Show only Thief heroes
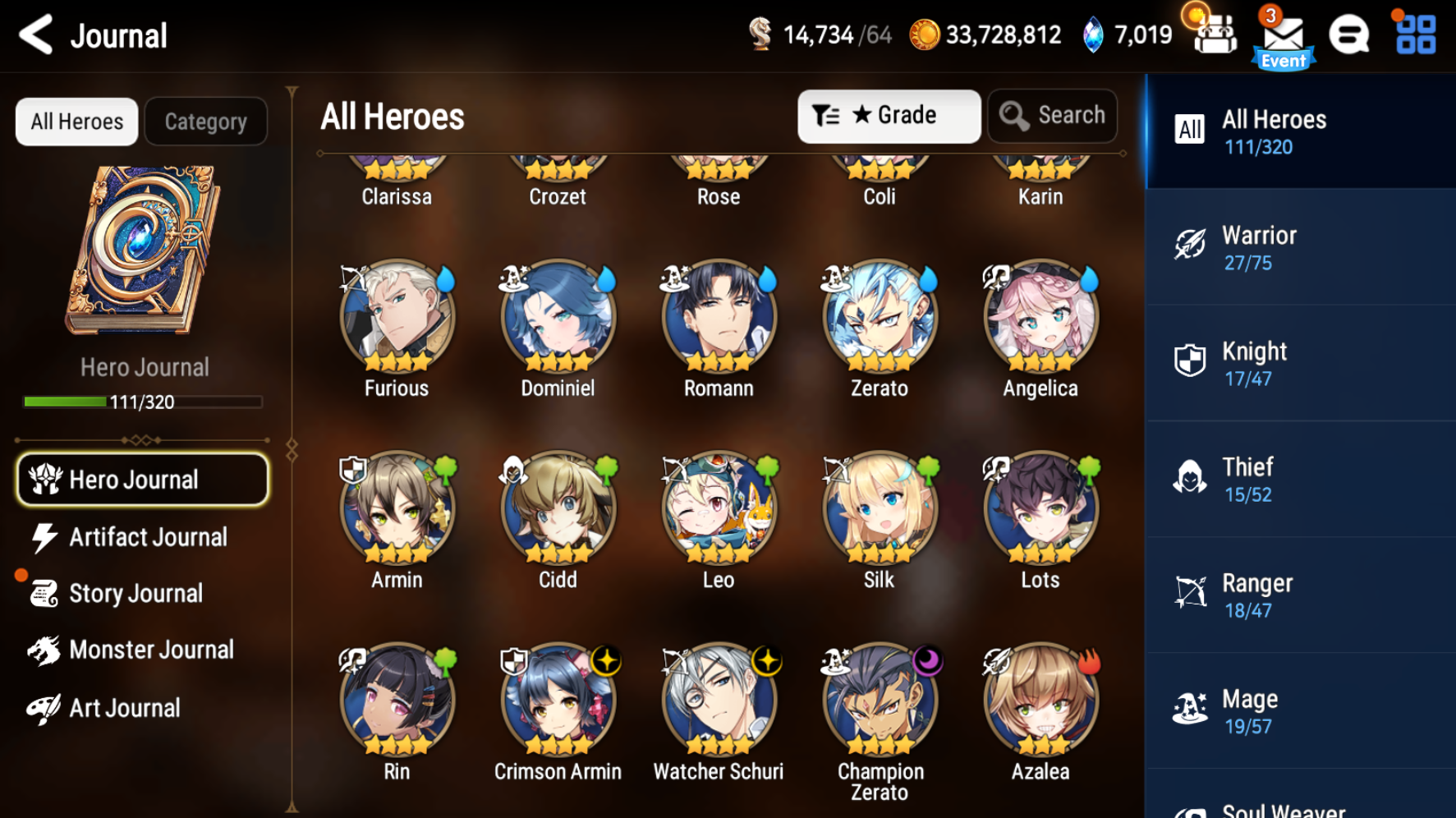The width and height of the screenshot is (1456, 818). [1301, 479]
